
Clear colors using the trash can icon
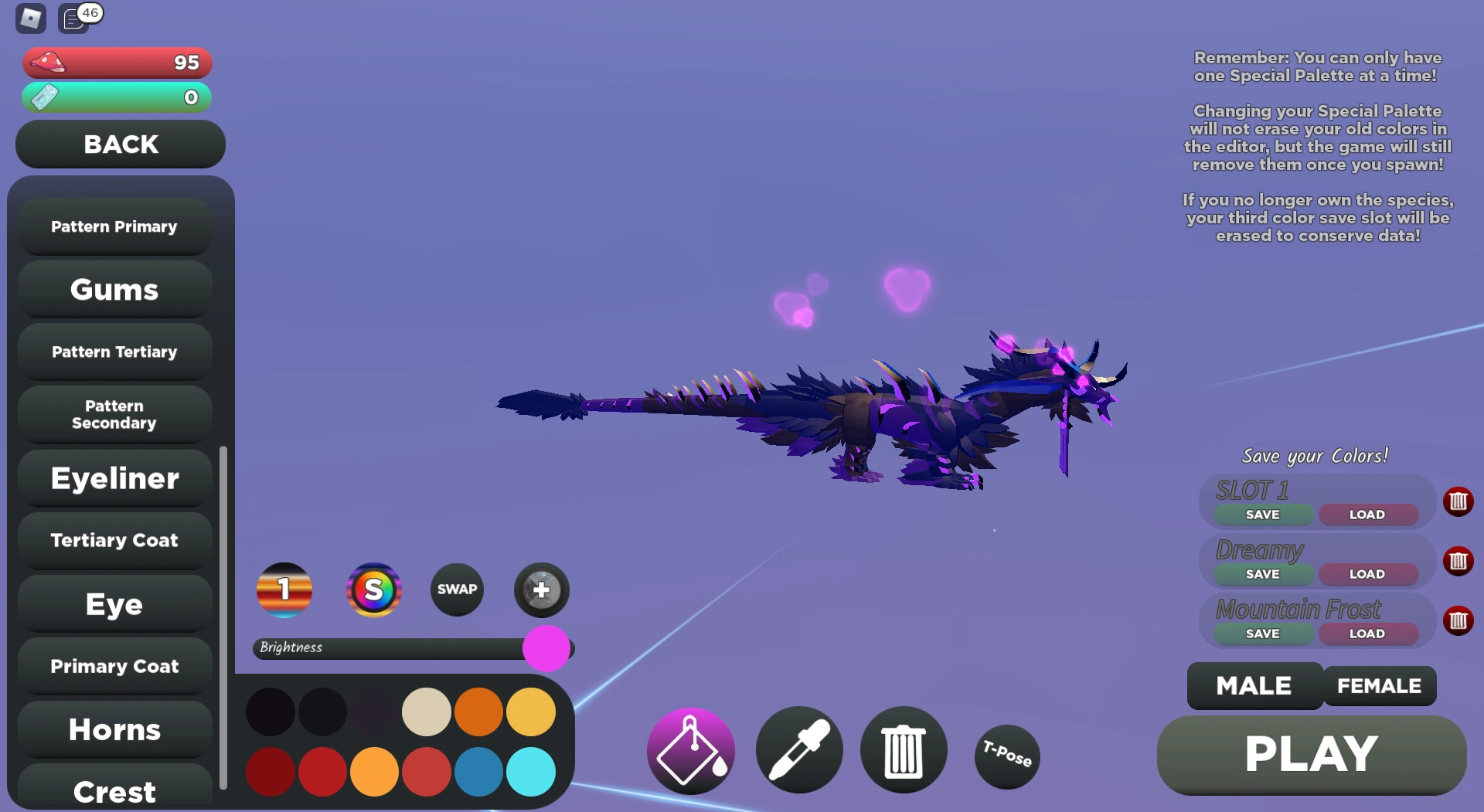point(903,749)
